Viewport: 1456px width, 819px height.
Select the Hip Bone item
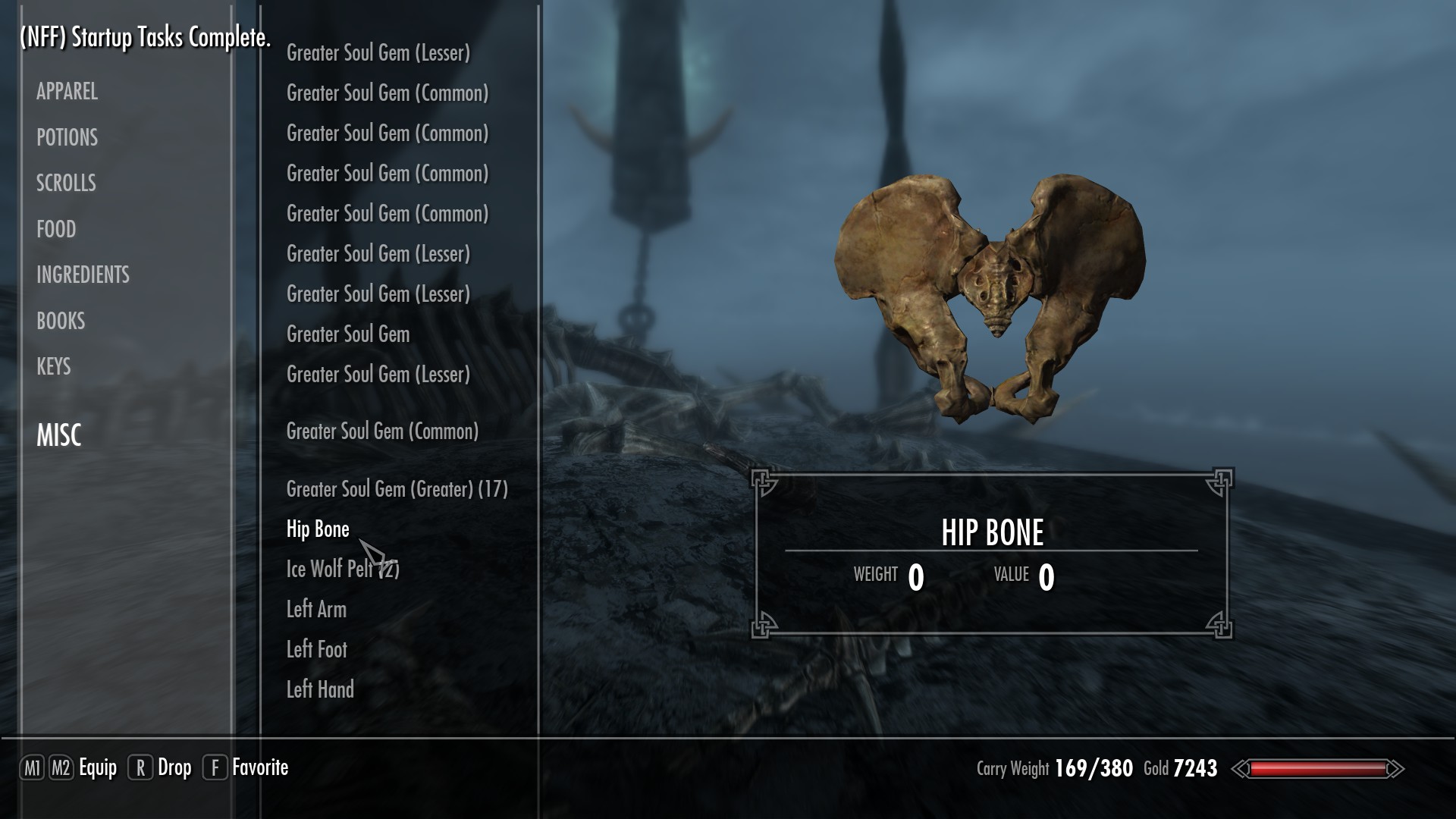point(318,529)
